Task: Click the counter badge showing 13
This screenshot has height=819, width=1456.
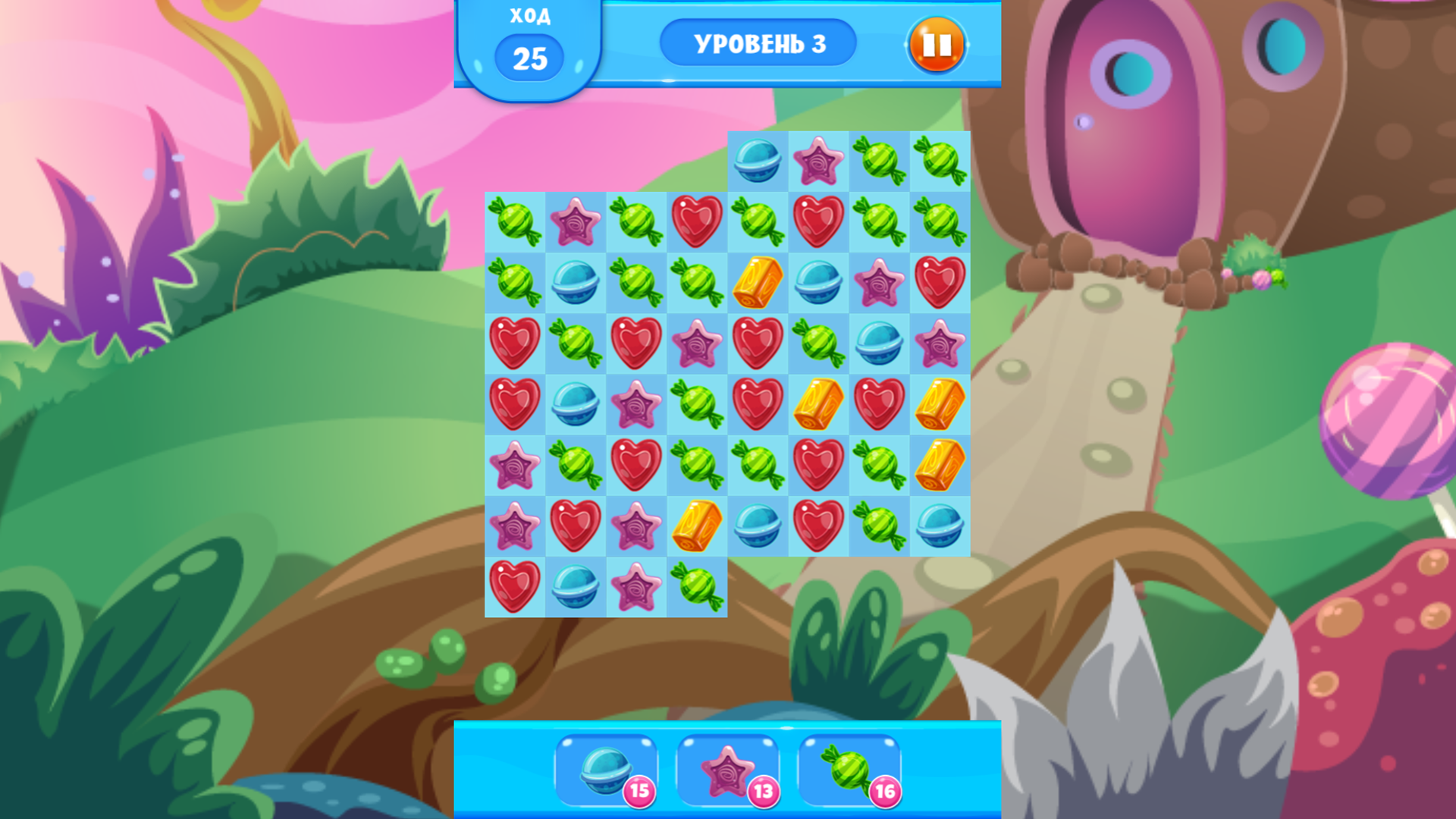Action: click(762, 790)
